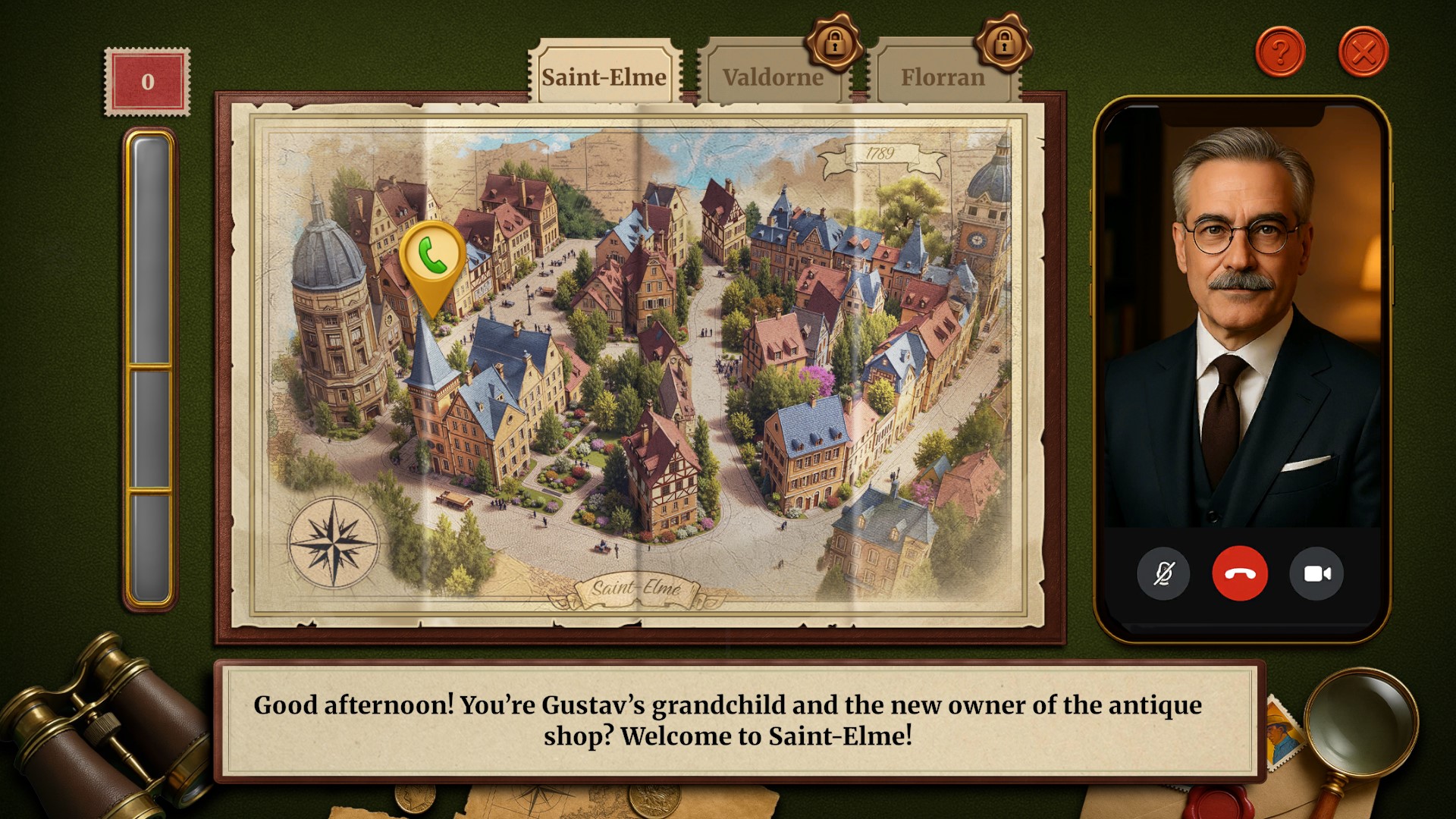
Task: Close the map with the red X
Action: [1363, 52]
